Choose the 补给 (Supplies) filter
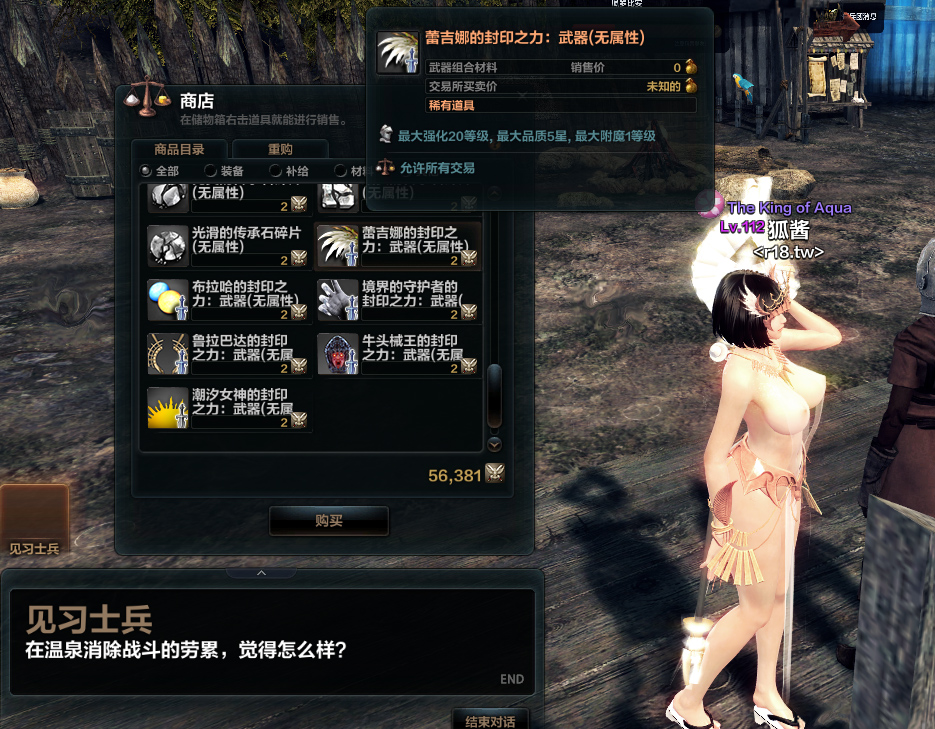This screenshot has height=729, width=935. [276, 171]
